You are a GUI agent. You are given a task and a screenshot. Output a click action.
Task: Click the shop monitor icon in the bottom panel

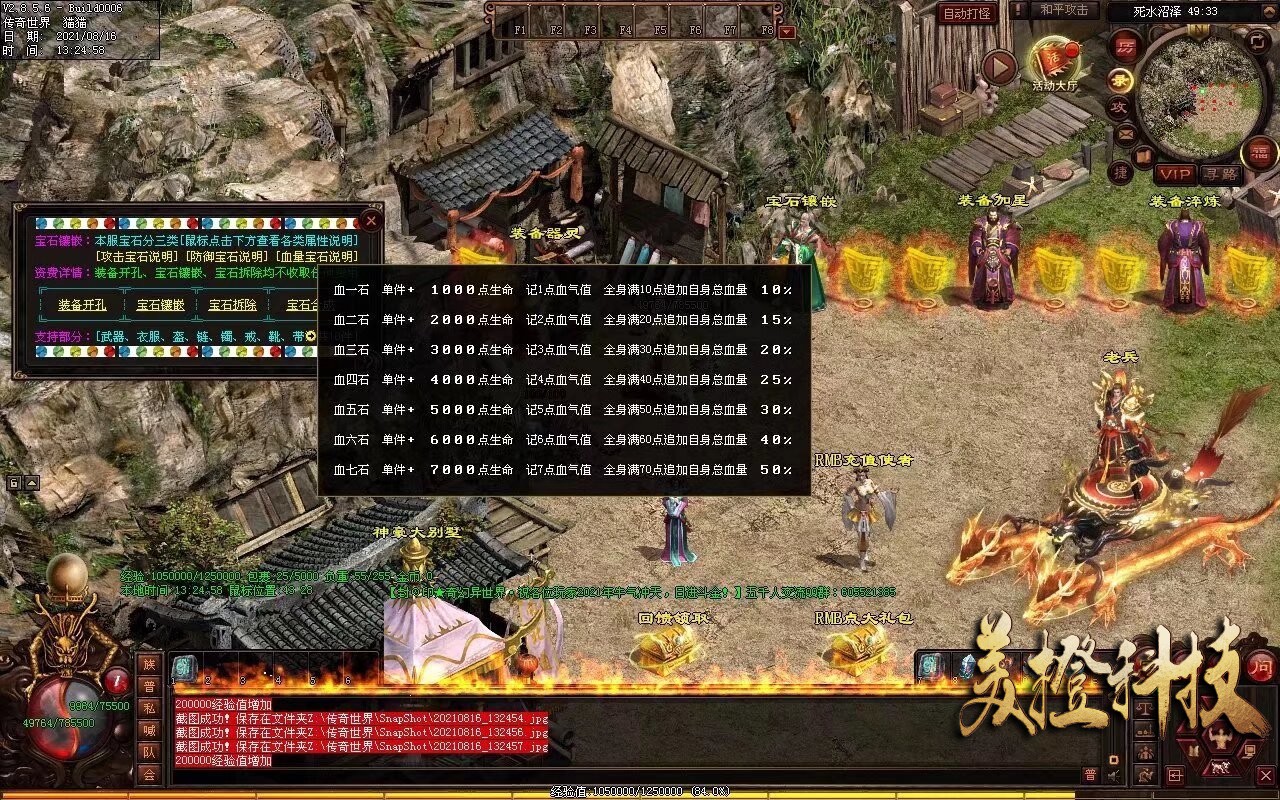(x=1249, y=749)
